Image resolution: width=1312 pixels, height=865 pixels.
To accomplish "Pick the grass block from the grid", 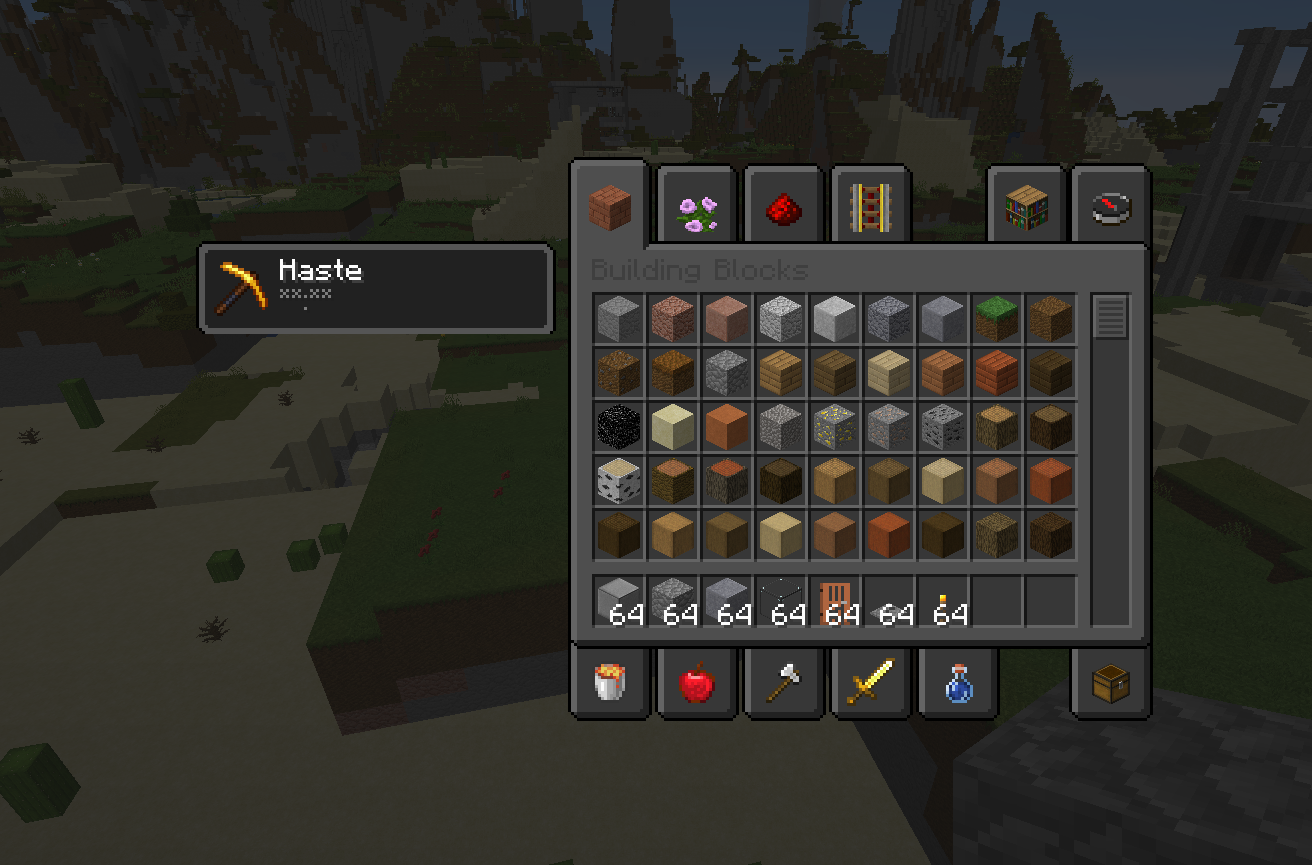I will [x=996, y=318].
